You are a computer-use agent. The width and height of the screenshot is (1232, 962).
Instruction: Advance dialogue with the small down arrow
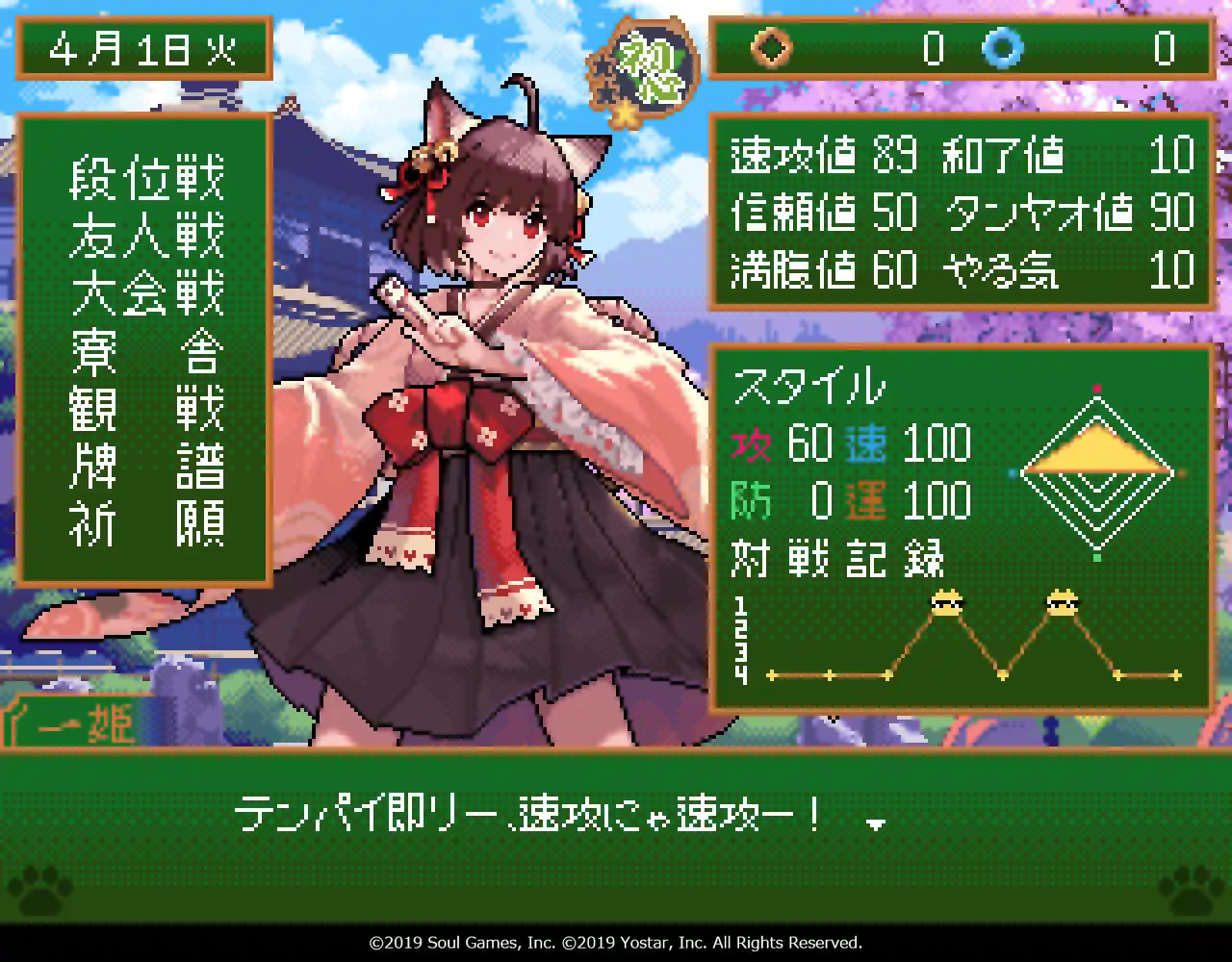[x=874, y=825]
